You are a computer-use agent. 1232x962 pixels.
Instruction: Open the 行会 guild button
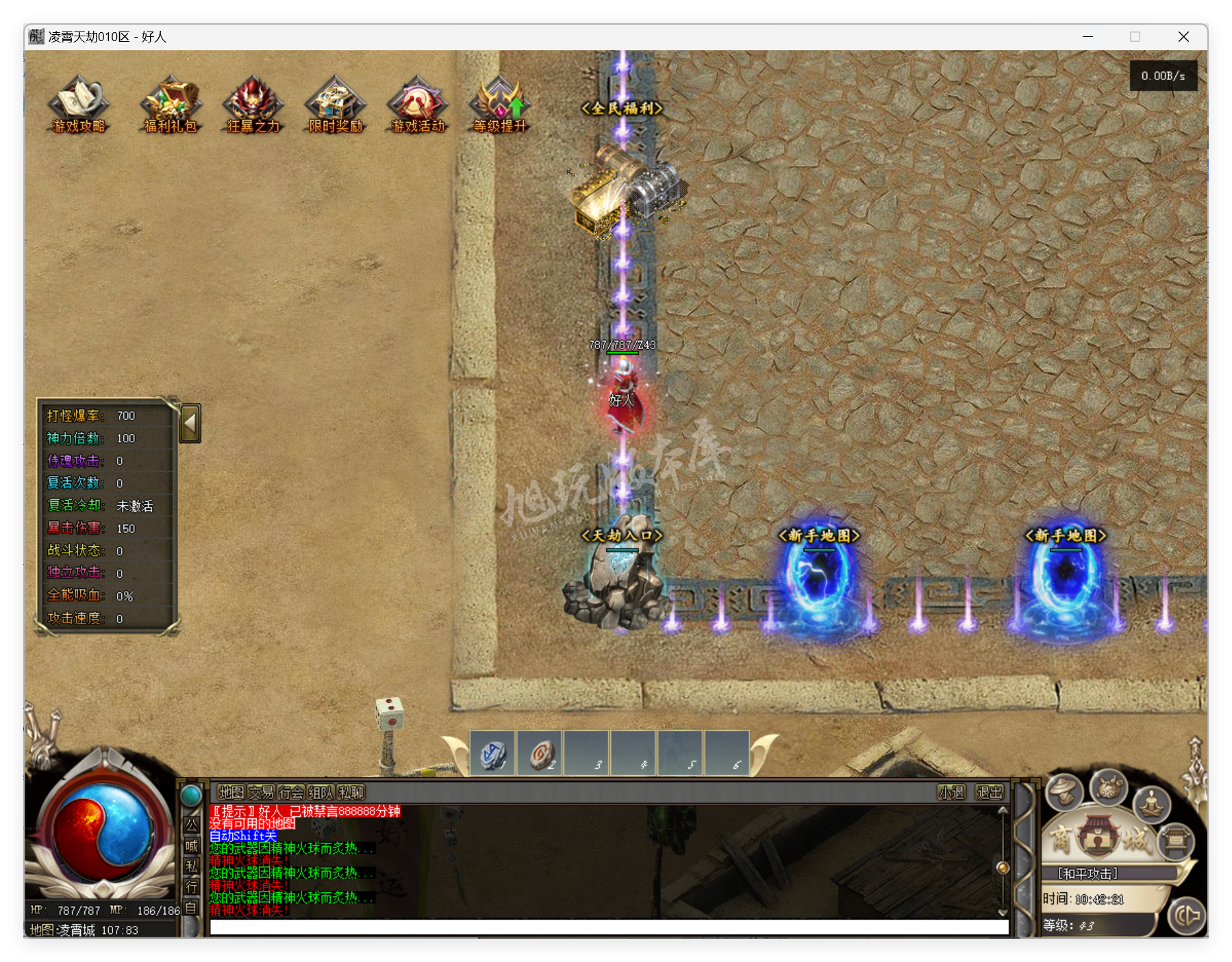coord(291,792)
